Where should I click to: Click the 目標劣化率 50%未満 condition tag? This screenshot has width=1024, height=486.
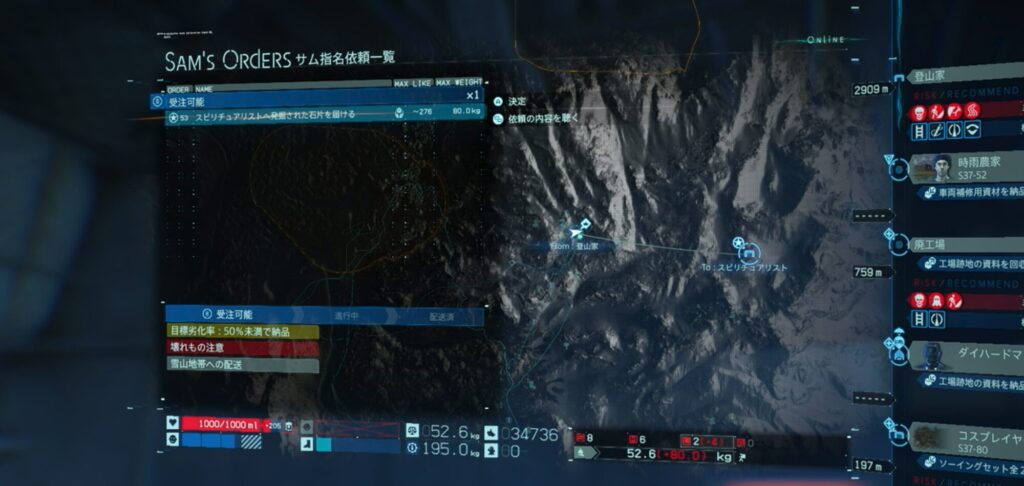(x=242, y=331)
